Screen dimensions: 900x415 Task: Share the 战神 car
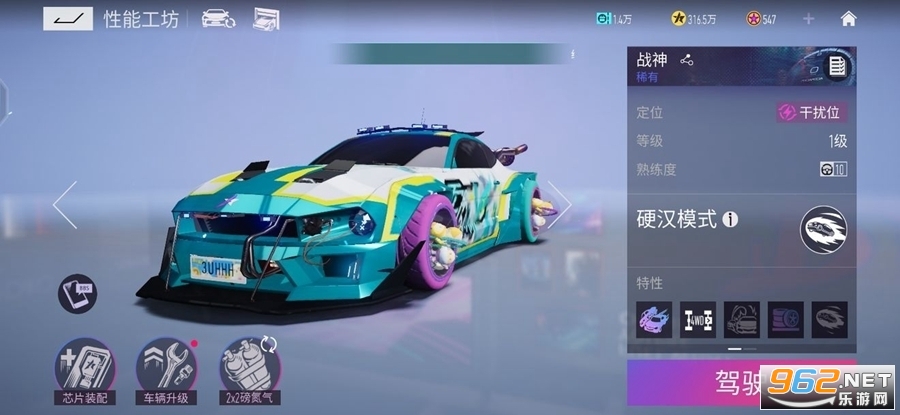[686, 60]
